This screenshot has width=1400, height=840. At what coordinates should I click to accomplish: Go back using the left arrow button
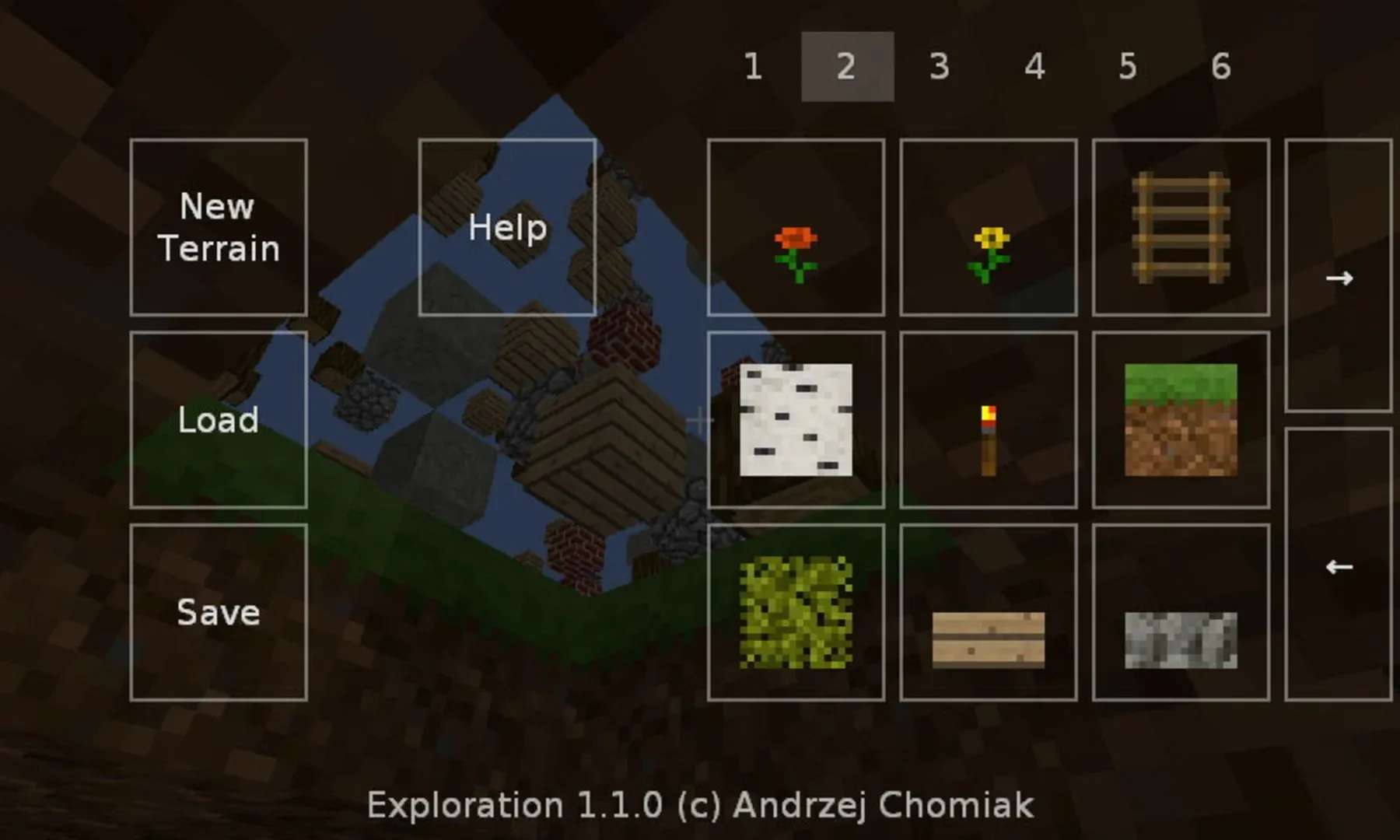coord(1340,568)
